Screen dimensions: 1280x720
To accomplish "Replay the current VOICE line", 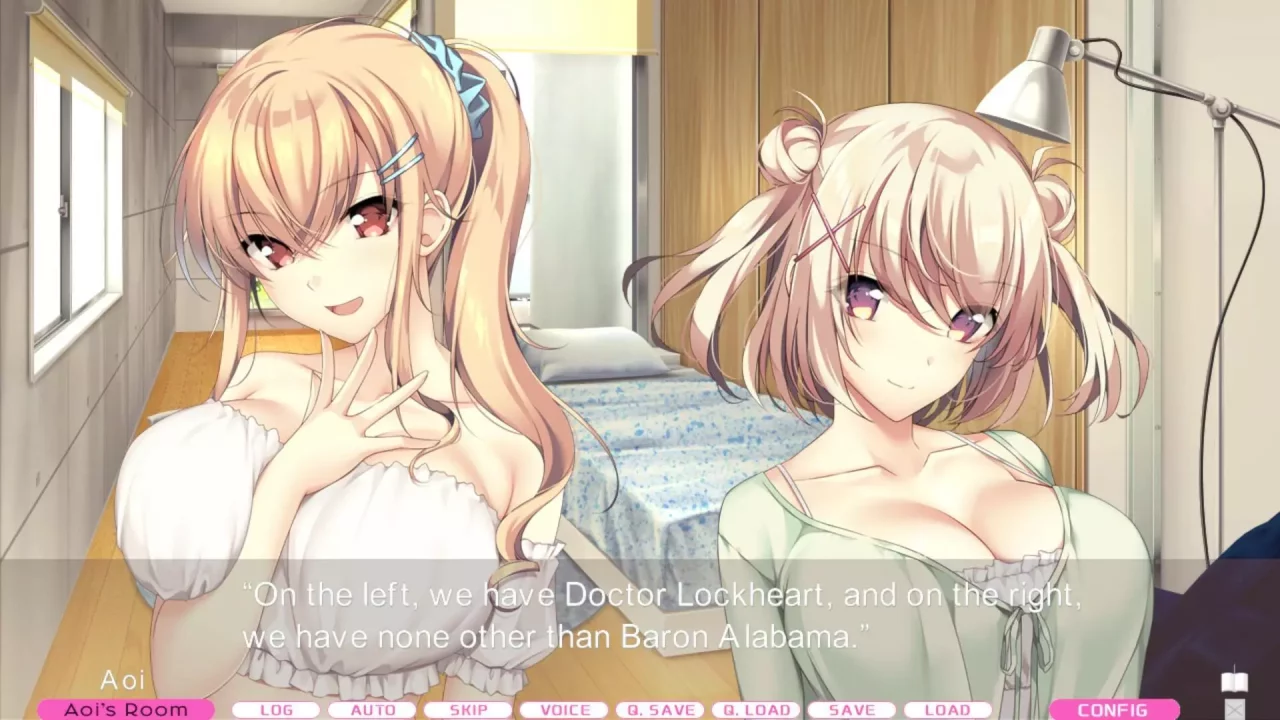I will point(563,709).
